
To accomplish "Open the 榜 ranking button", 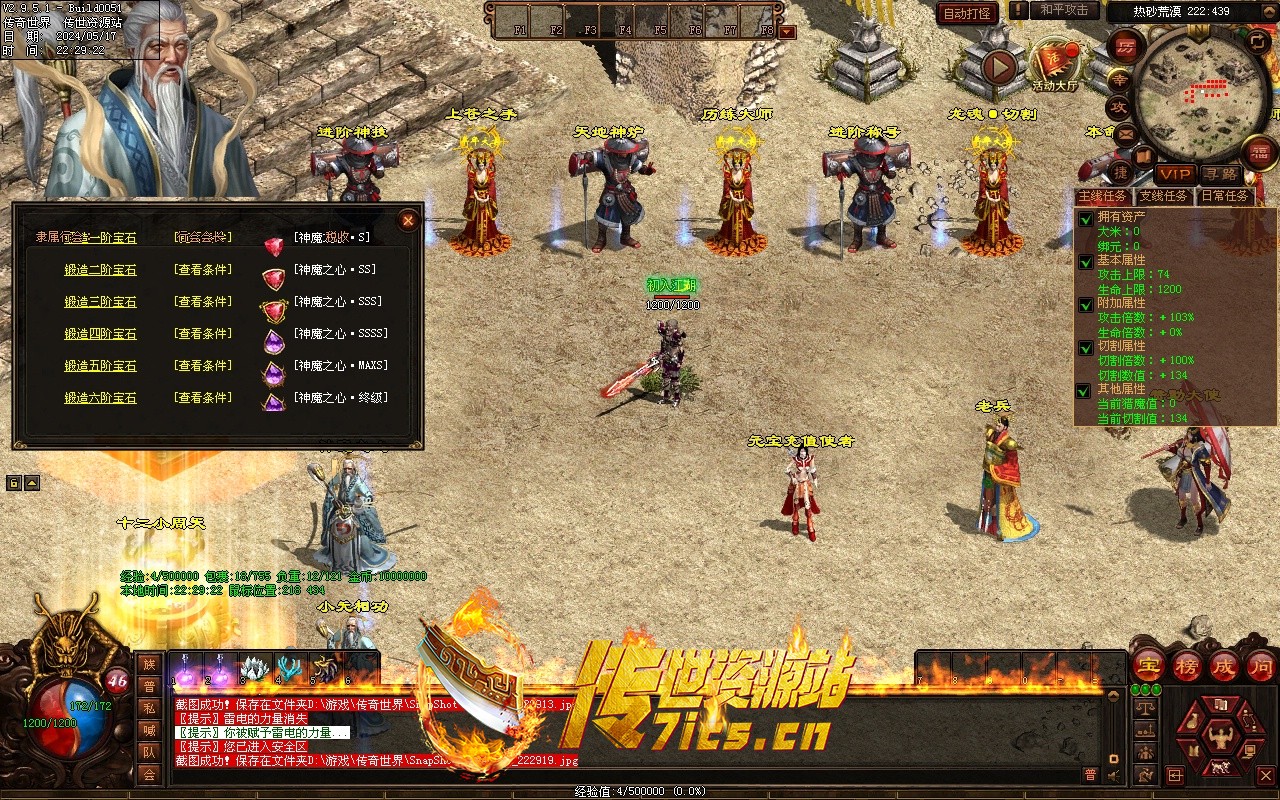I will (x=1186, y=667).
